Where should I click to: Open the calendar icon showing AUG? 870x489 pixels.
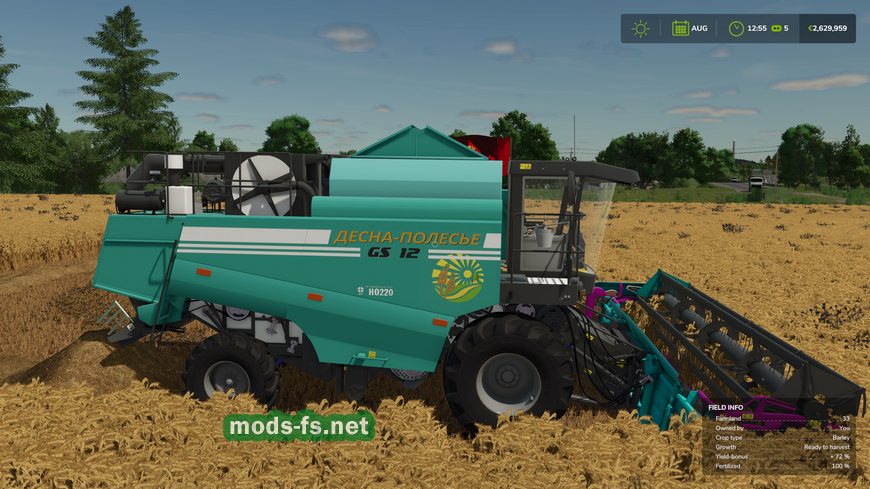(x=680, y=28)
